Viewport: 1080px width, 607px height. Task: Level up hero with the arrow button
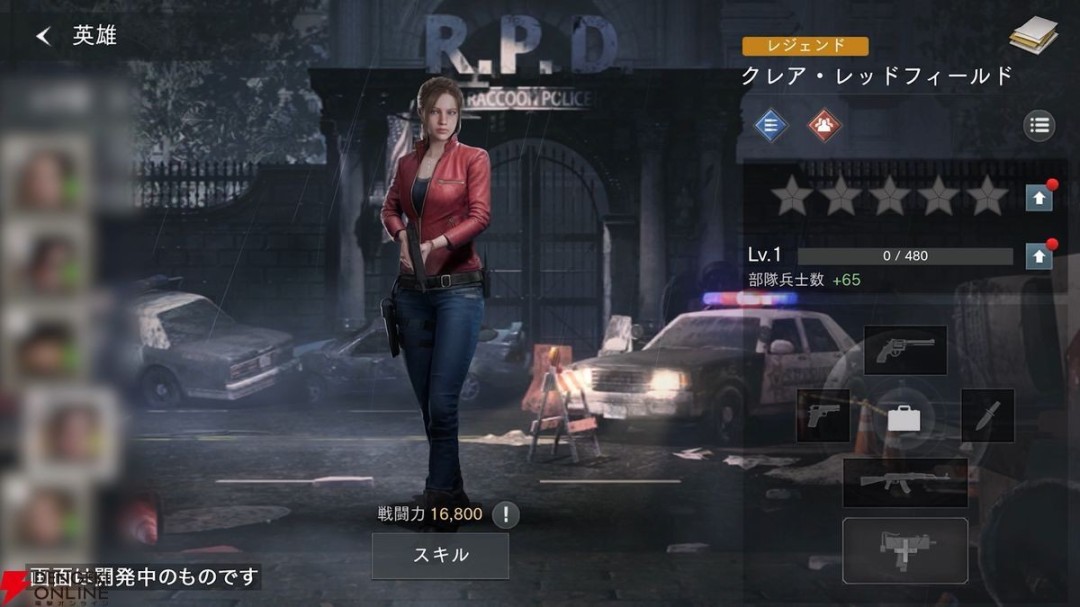click(1039, 256)
